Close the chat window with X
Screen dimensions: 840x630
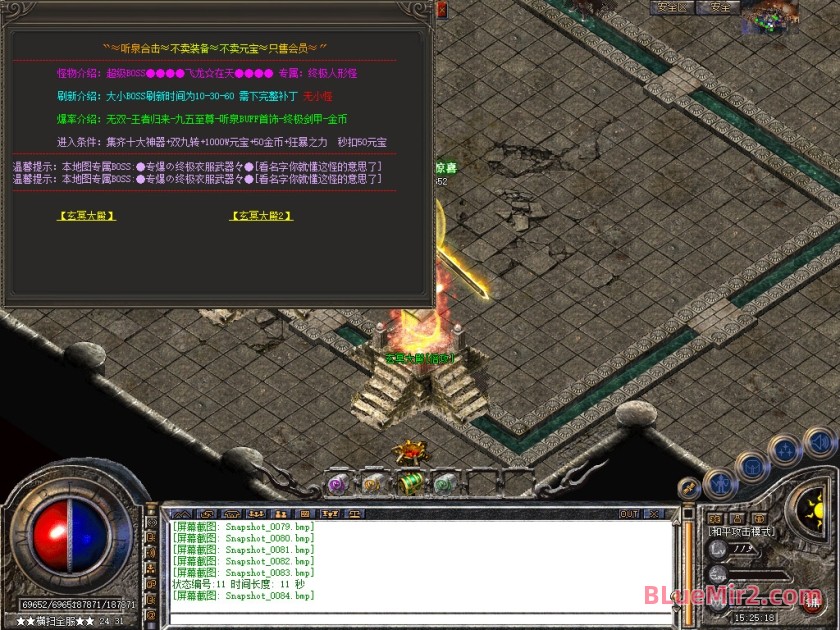654,514
